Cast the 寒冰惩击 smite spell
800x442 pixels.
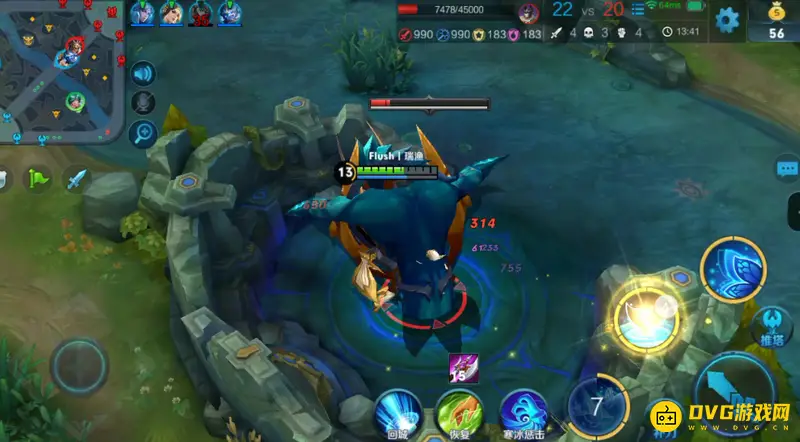tap(523, 412)
